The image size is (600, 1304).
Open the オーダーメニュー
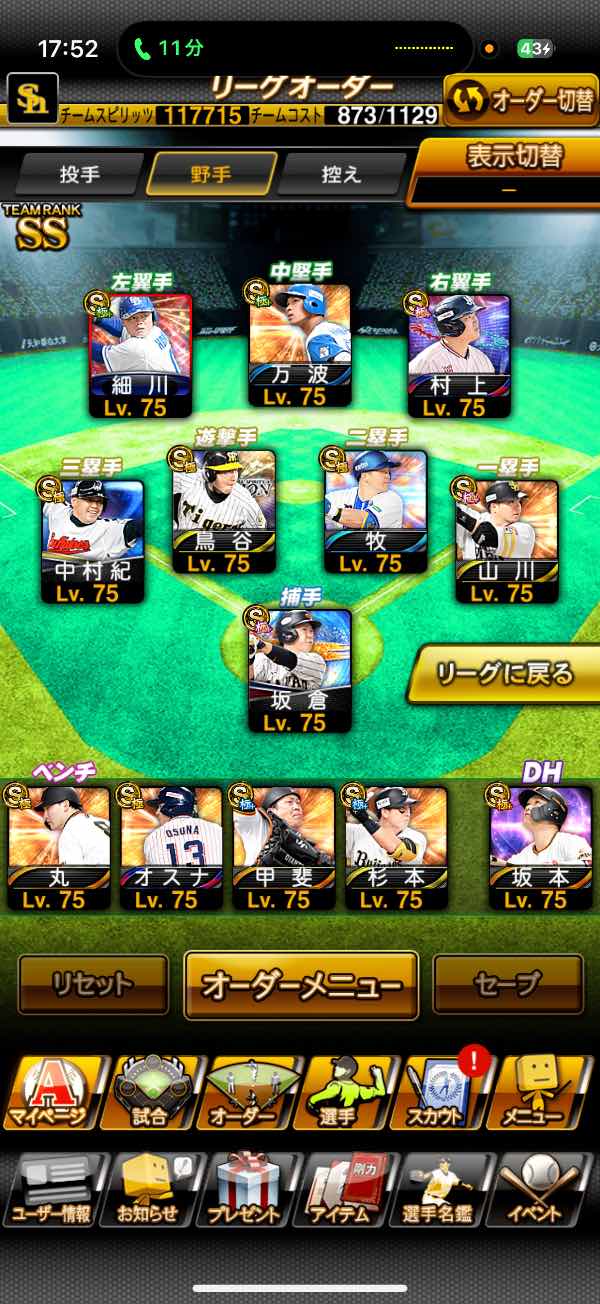[301, 985]
